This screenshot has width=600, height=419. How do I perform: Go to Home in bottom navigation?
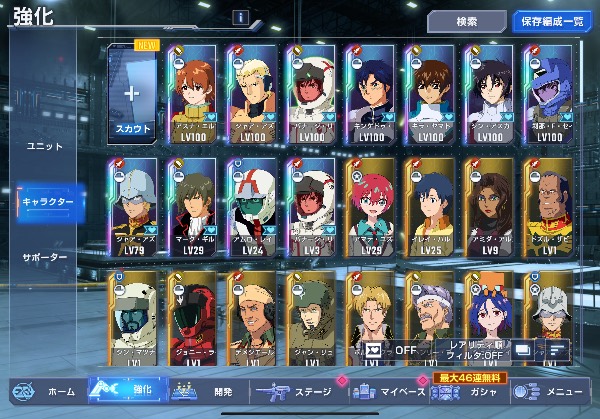pyautogui.click(x=47, y=393)
